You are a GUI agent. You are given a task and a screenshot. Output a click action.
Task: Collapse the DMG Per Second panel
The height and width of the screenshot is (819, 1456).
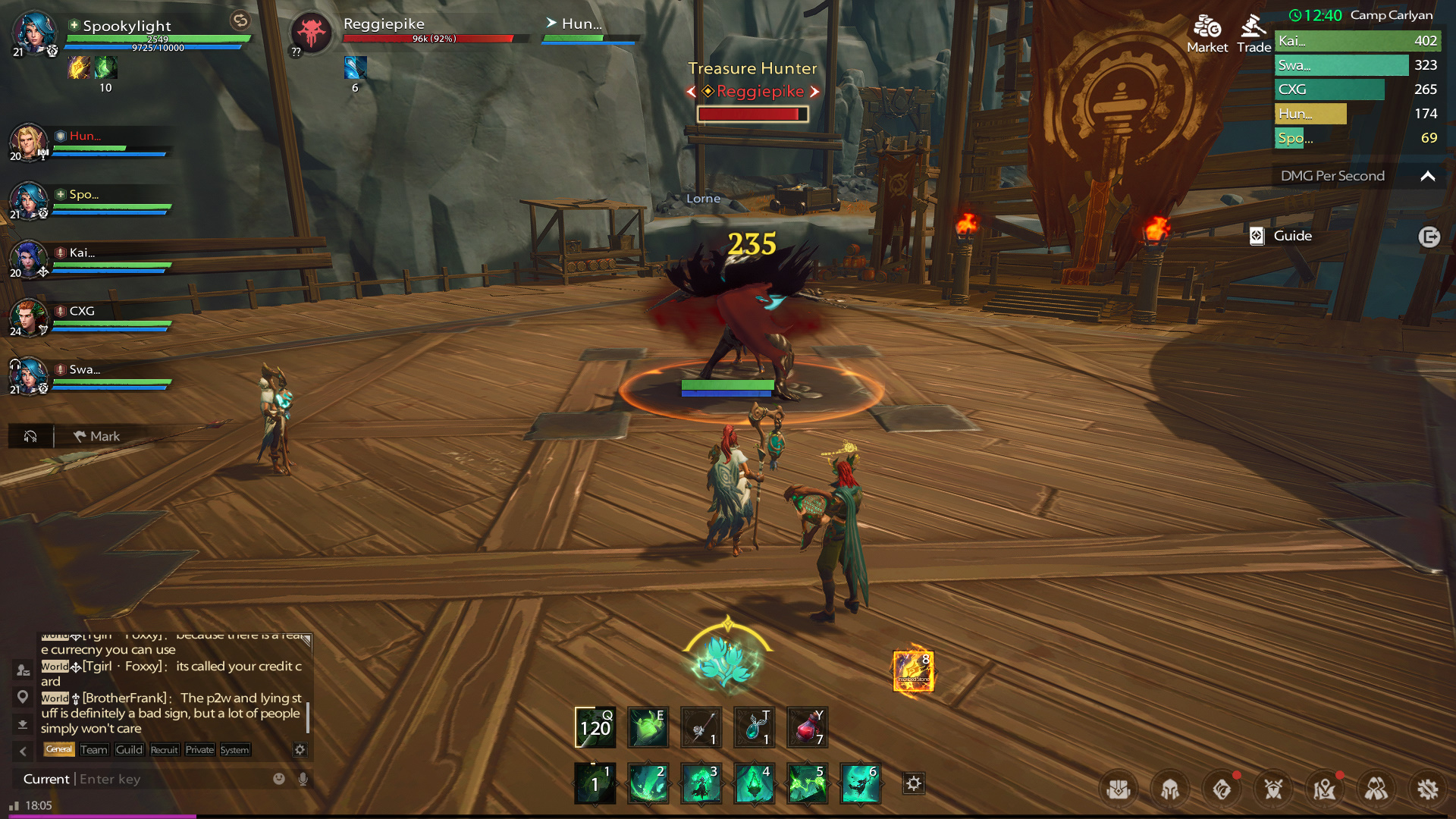point(1427,176)
